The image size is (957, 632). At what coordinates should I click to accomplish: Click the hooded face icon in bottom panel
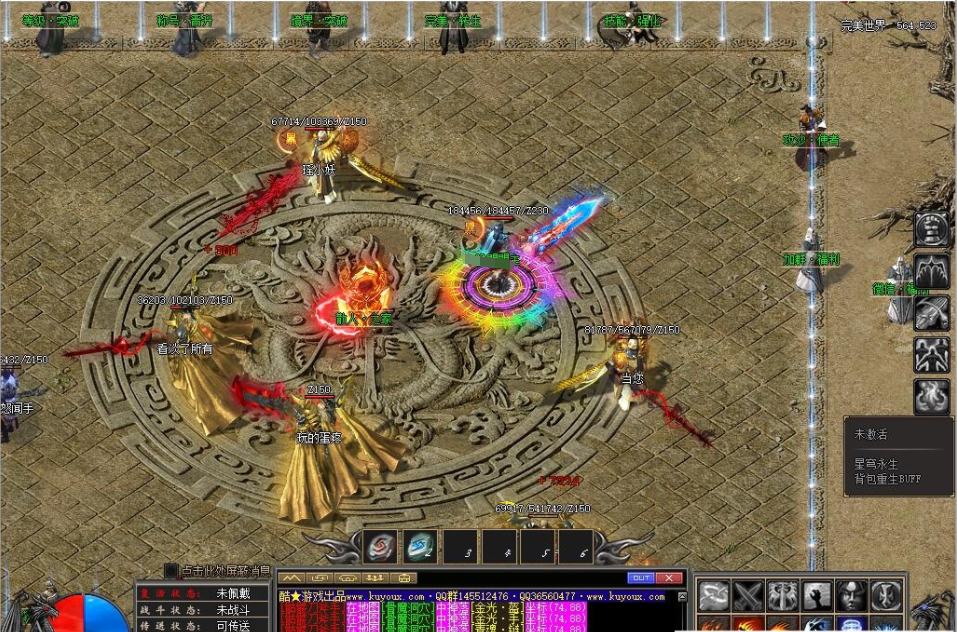coord(851,596)
